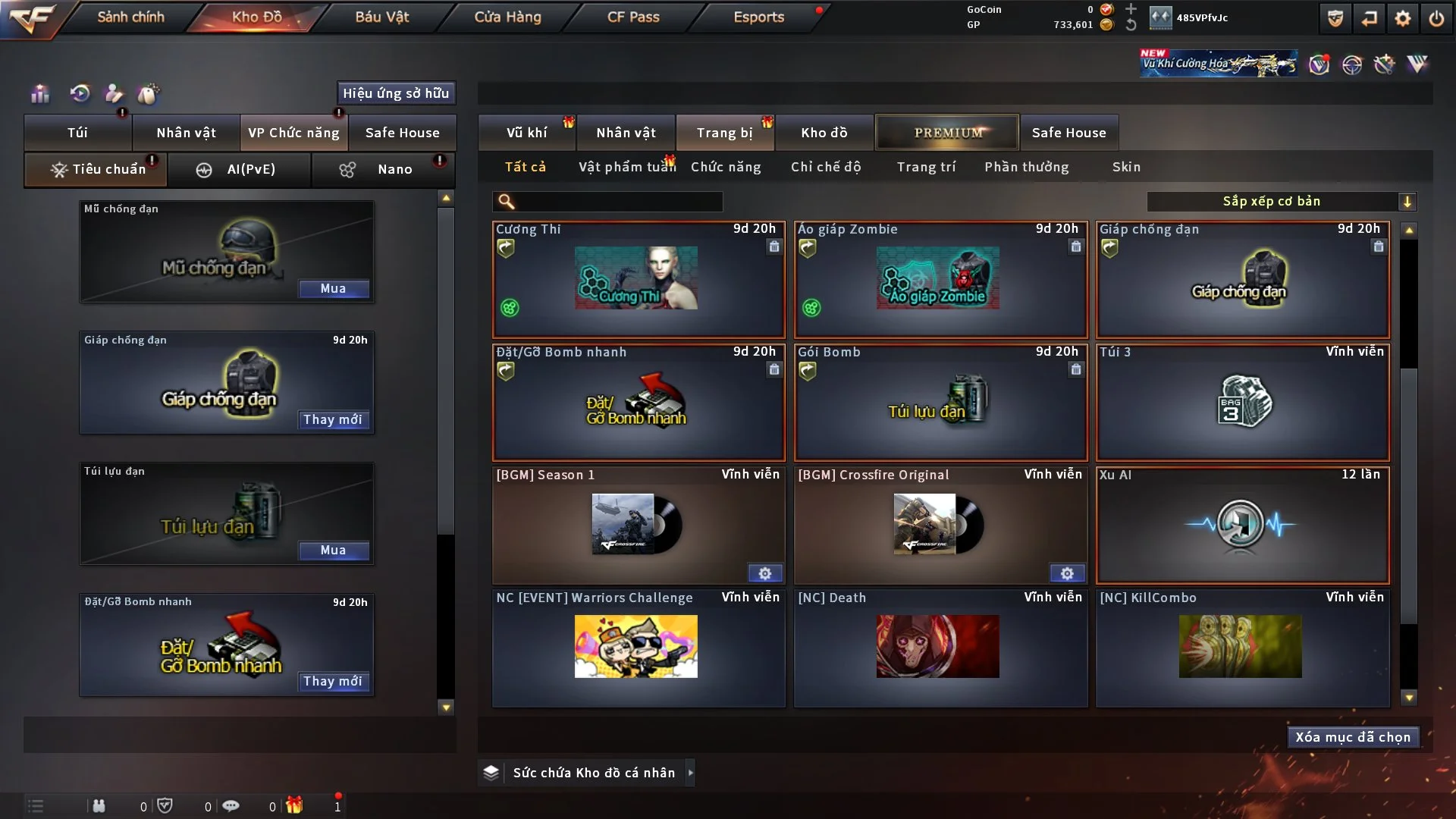1456x819 pixels.
Task: Select the Cường Thi item card
Action: click(638, 279)
